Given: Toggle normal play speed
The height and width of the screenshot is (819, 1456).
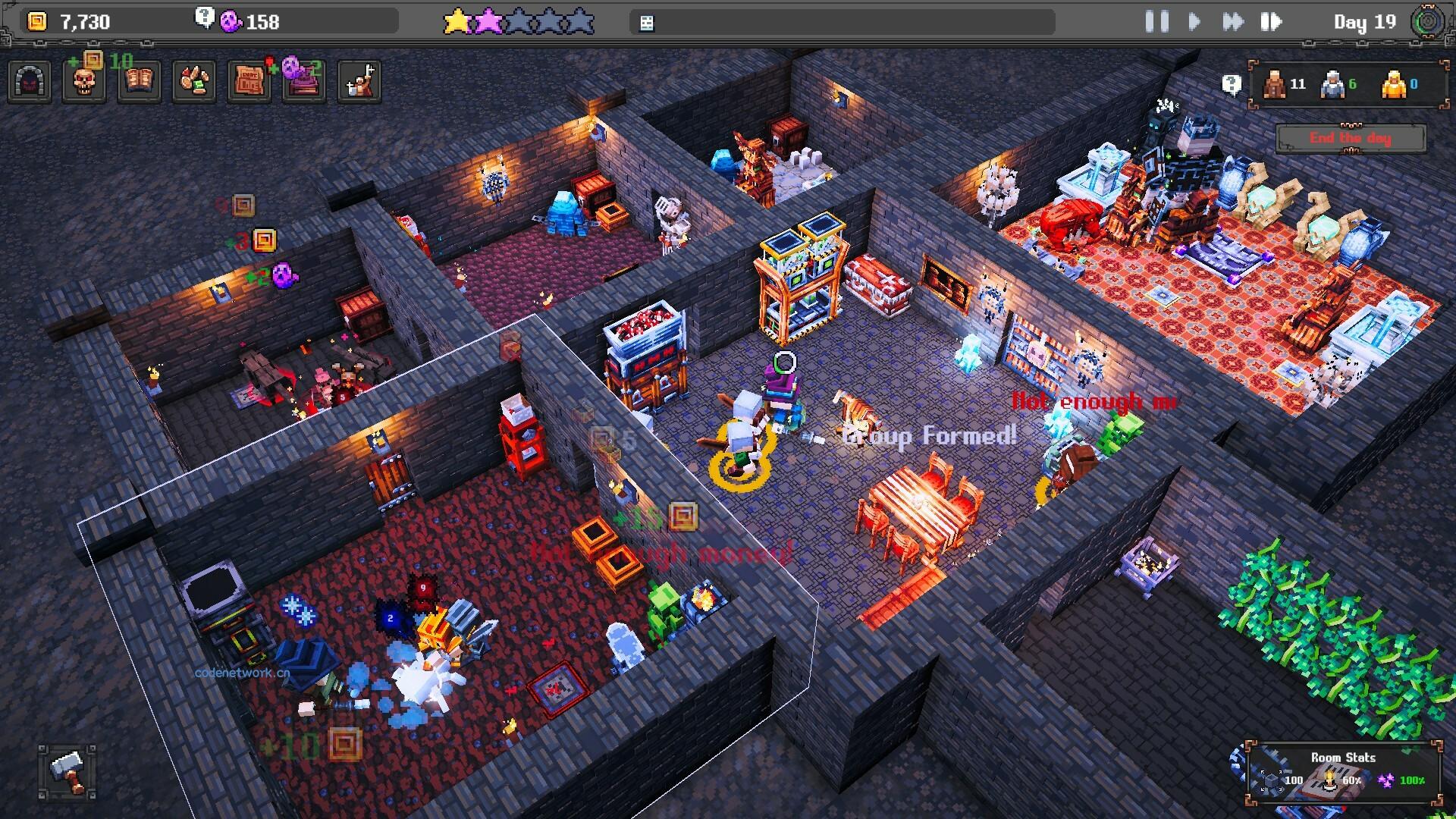Looking at the screenshot, I should click(x=1194, y=22).
